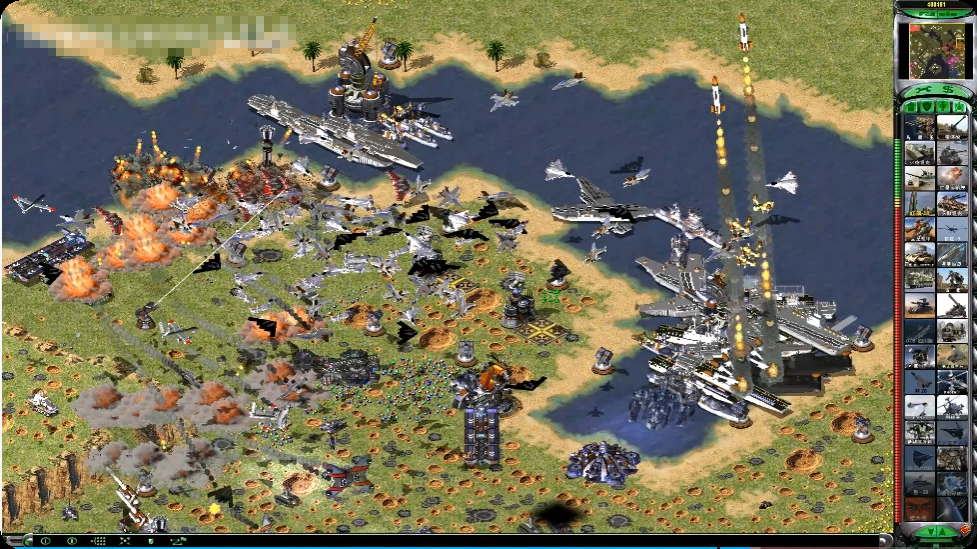Activate the wrench repair button
The width and height of the screenshot is (977, 549).
921,91
